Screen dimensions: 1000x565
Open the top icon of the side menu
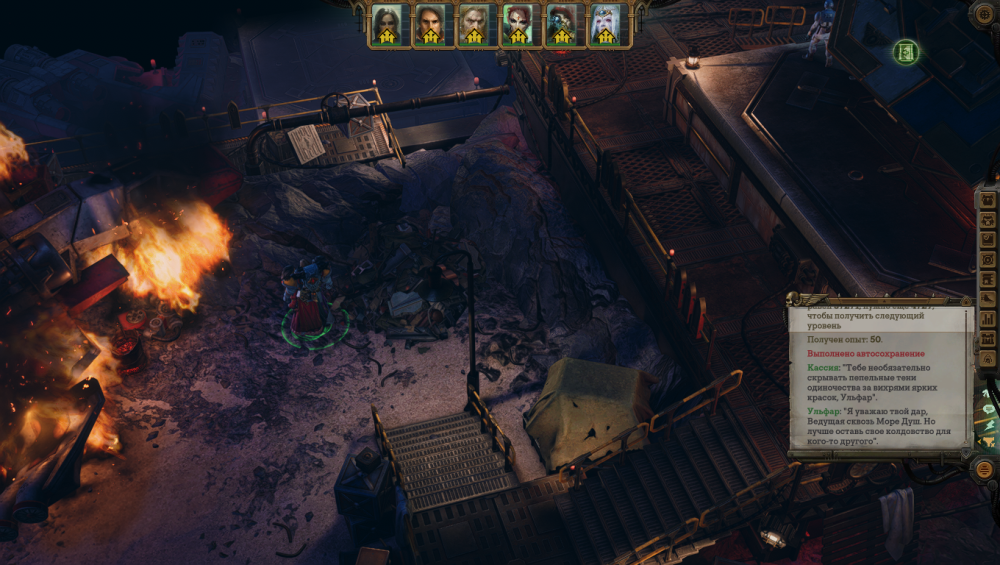point(988,200)
